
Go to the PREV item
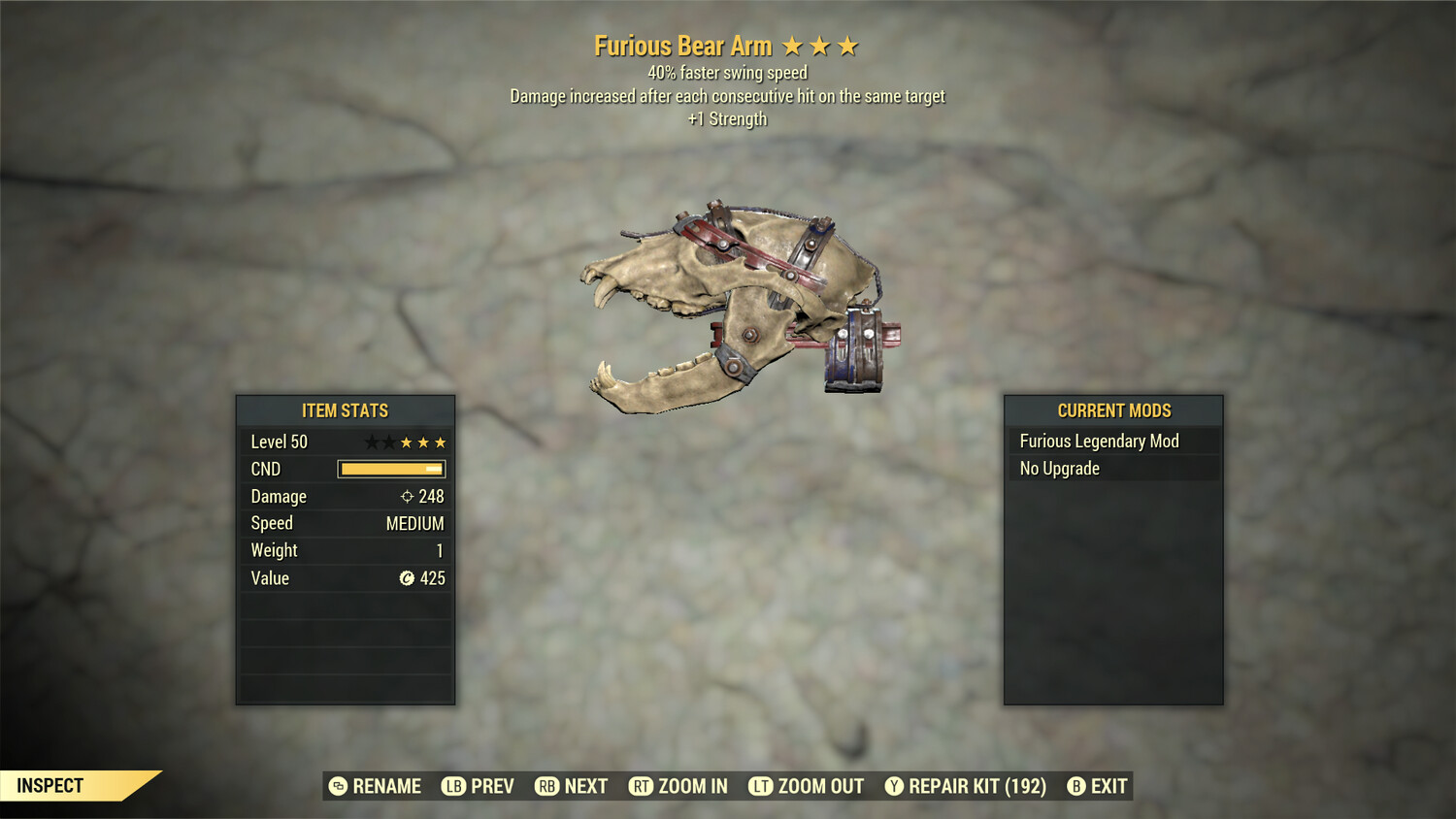pos(479,786)
